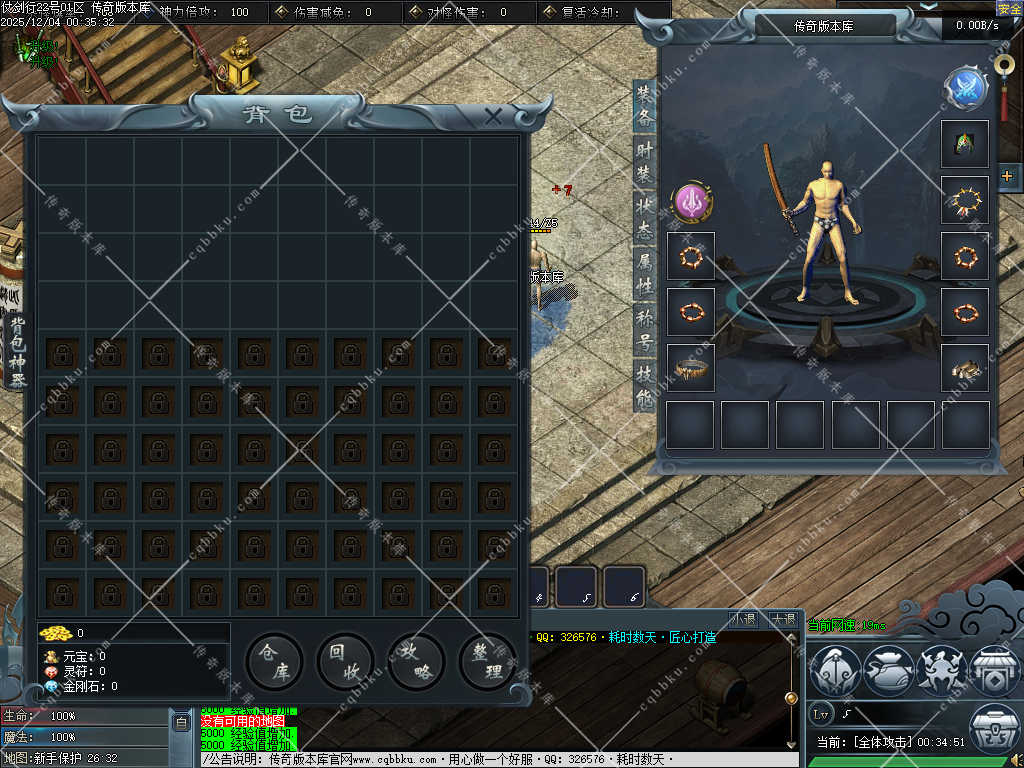Viewport: 1024px width, 768px height.
Task: Select the spiked necklace equipment slot
Action: pyautogui.click(x=965, y=201)
